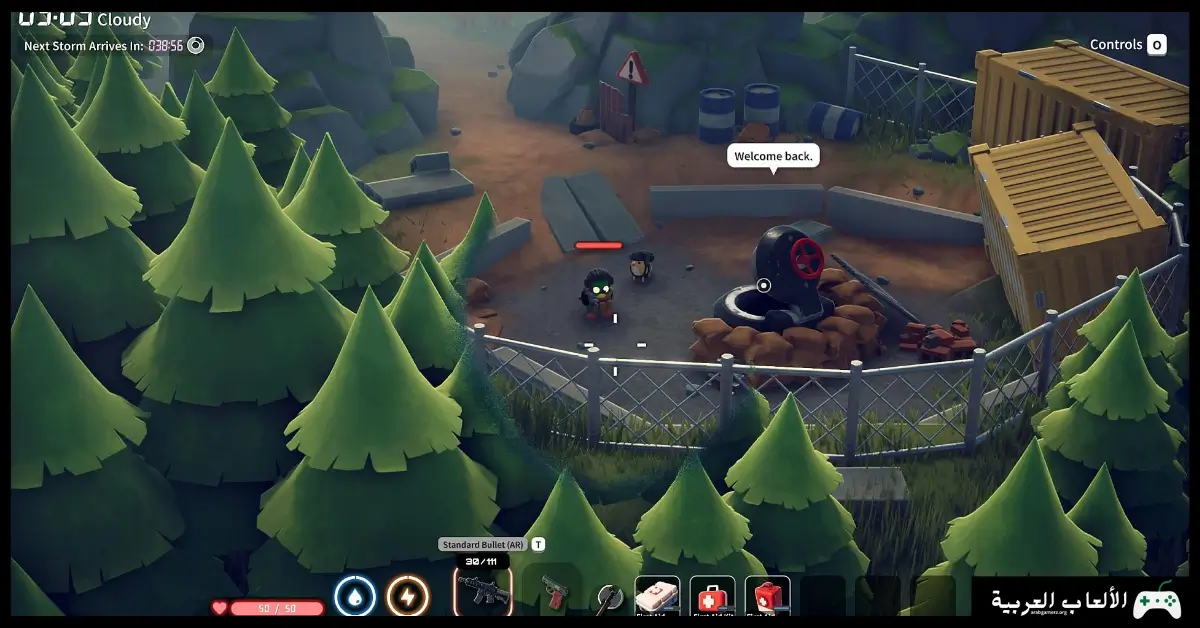Equip the axe melee slot
Viewport: 1200px width, 628px height.
click(x=607, y=598)
